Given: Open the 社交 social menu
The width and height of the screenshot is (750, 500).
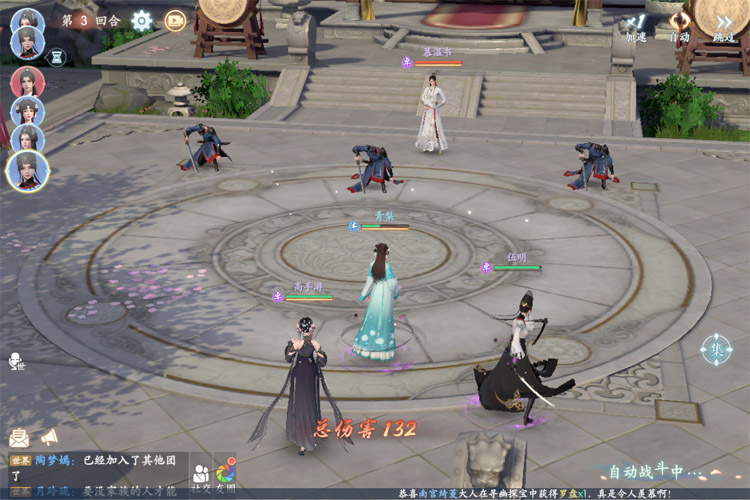Looking at the screenshot, I should click(x=201, y=475).
